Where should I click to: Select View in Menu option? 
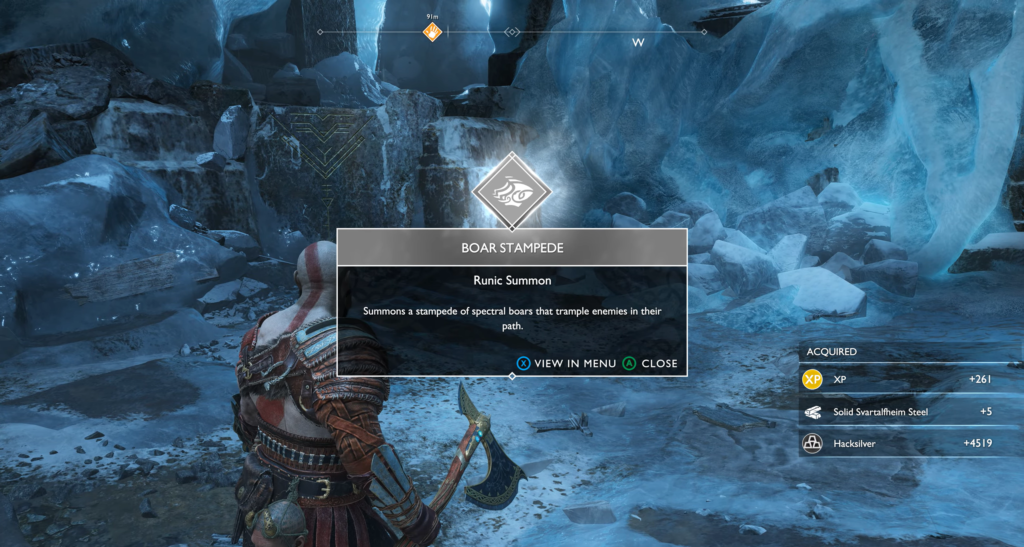(566, 363)
